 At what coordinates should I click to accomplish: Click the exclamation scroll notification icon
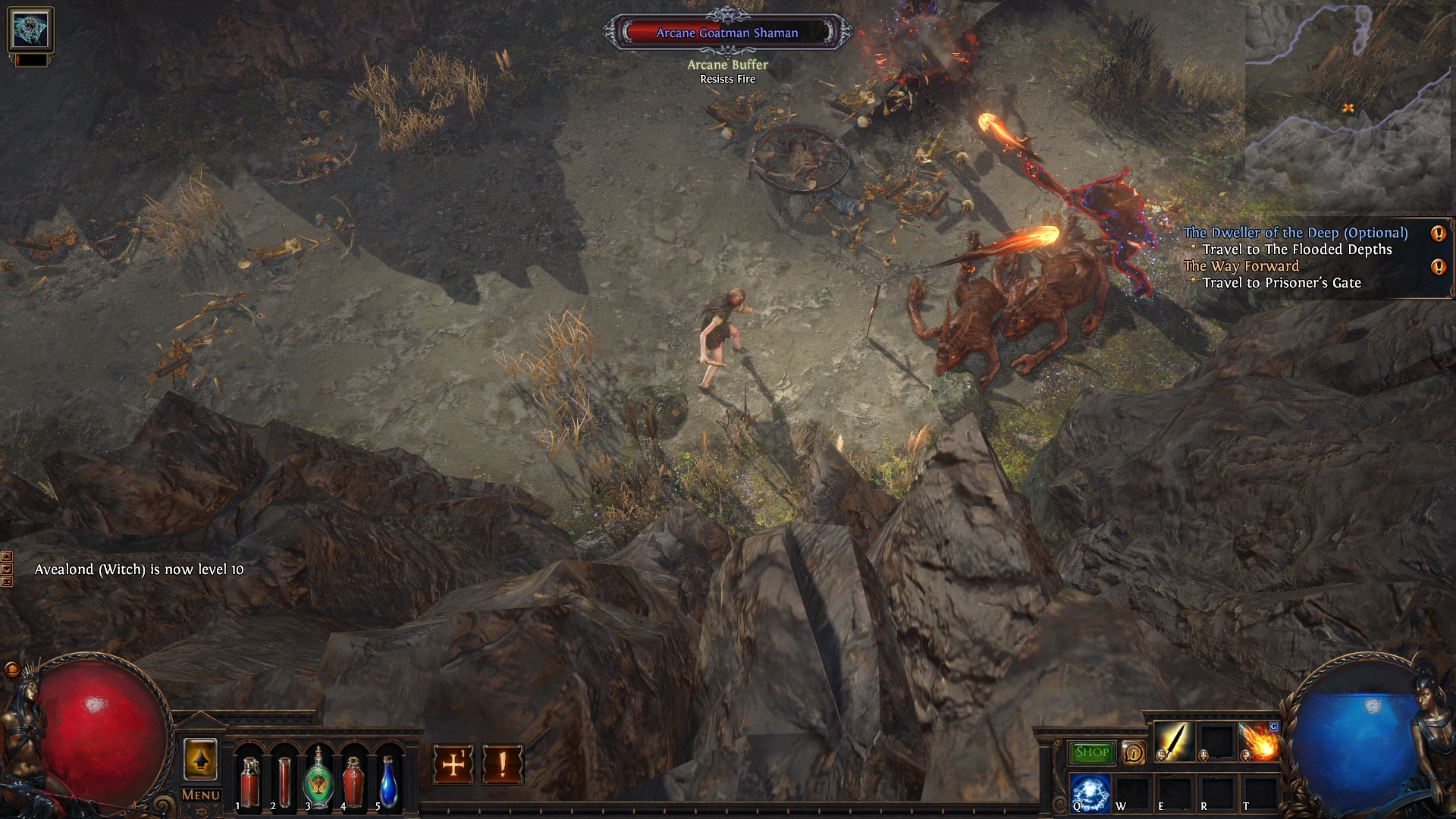pyautogui.click(x=502, y=765)
